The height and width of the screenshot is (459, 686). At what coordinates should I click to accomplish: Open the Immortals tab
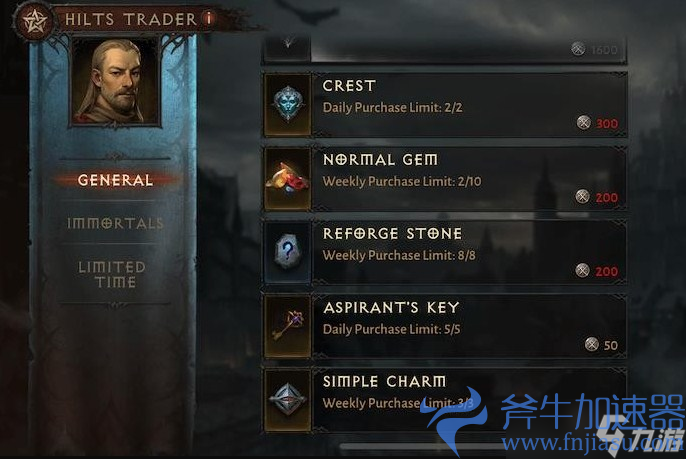tap(115, 223)
